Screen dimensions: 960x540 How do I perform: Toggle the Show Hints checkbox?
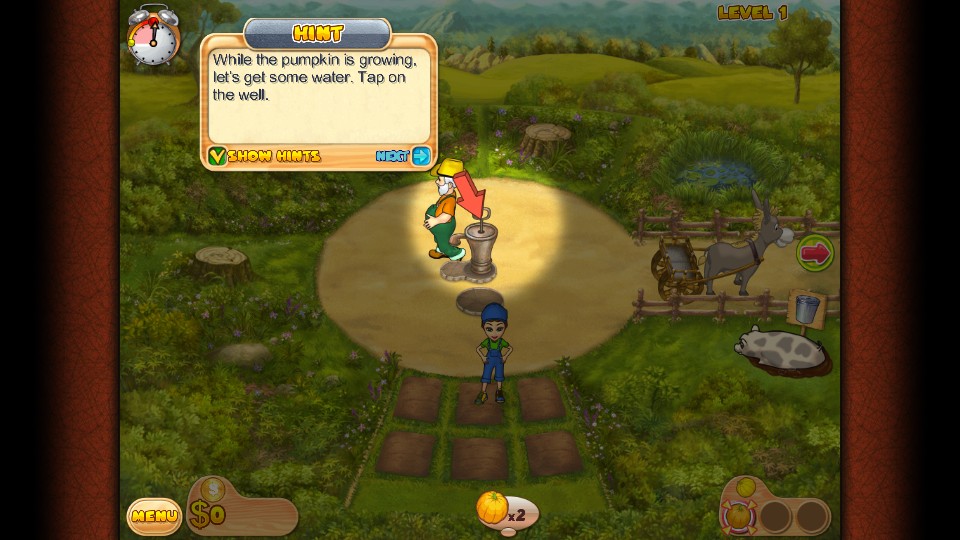pos(217,156)
